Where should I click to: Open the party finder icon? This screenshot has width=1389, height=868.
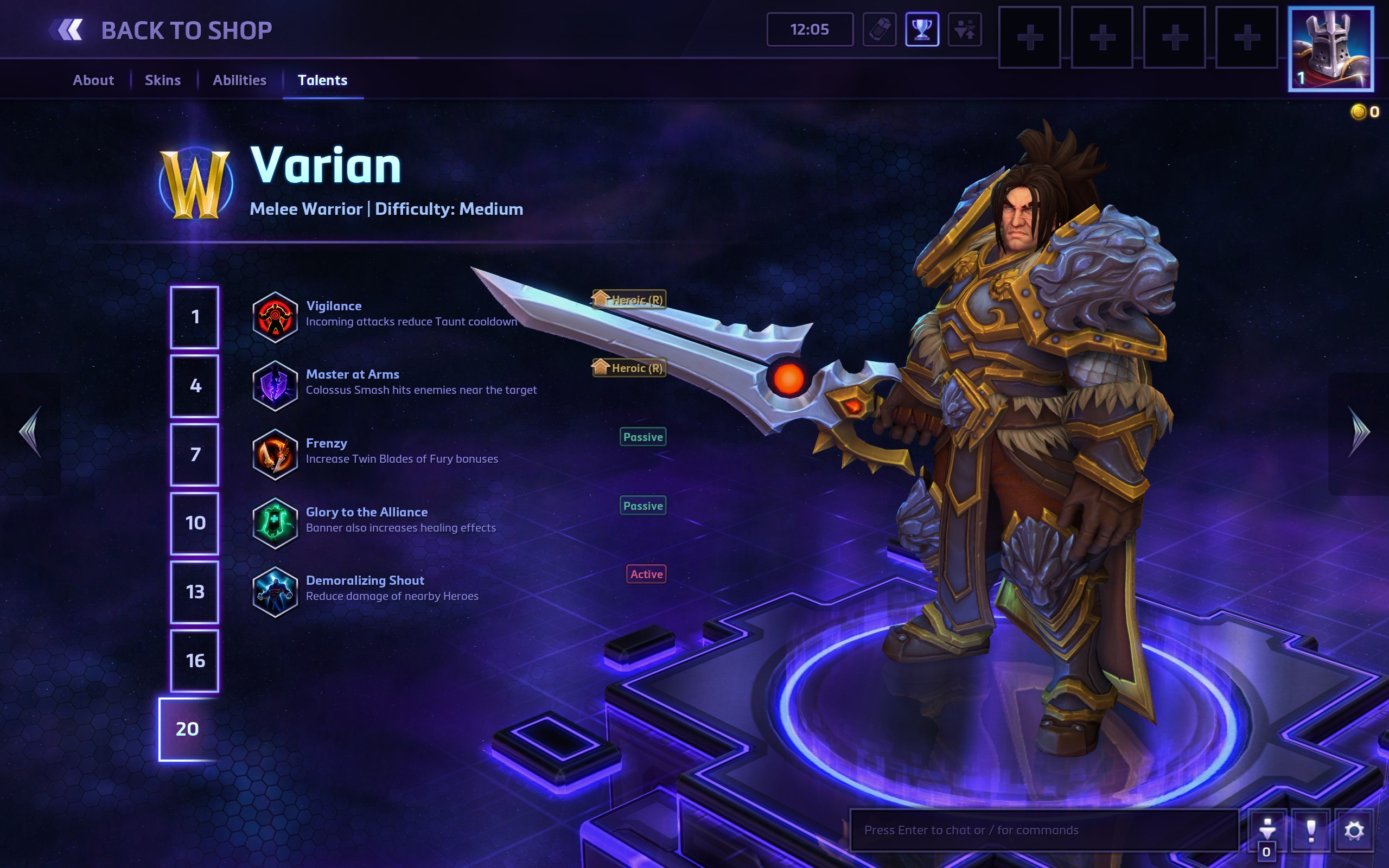tap(965, 30)
